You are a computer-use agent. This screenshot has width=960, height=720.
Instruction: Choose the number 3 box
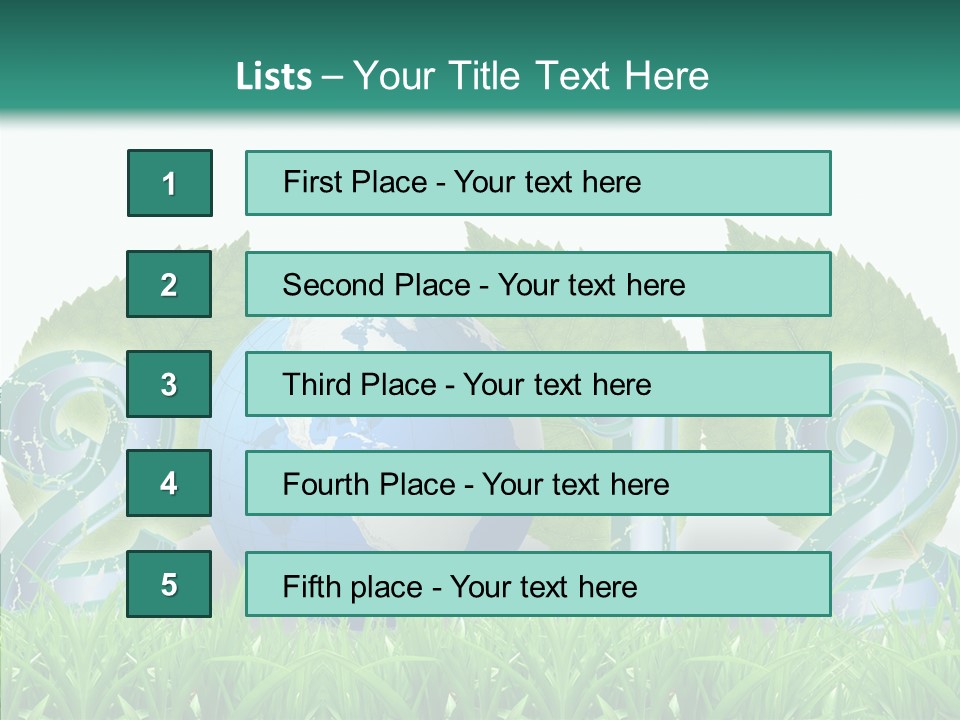click(170, 384)
